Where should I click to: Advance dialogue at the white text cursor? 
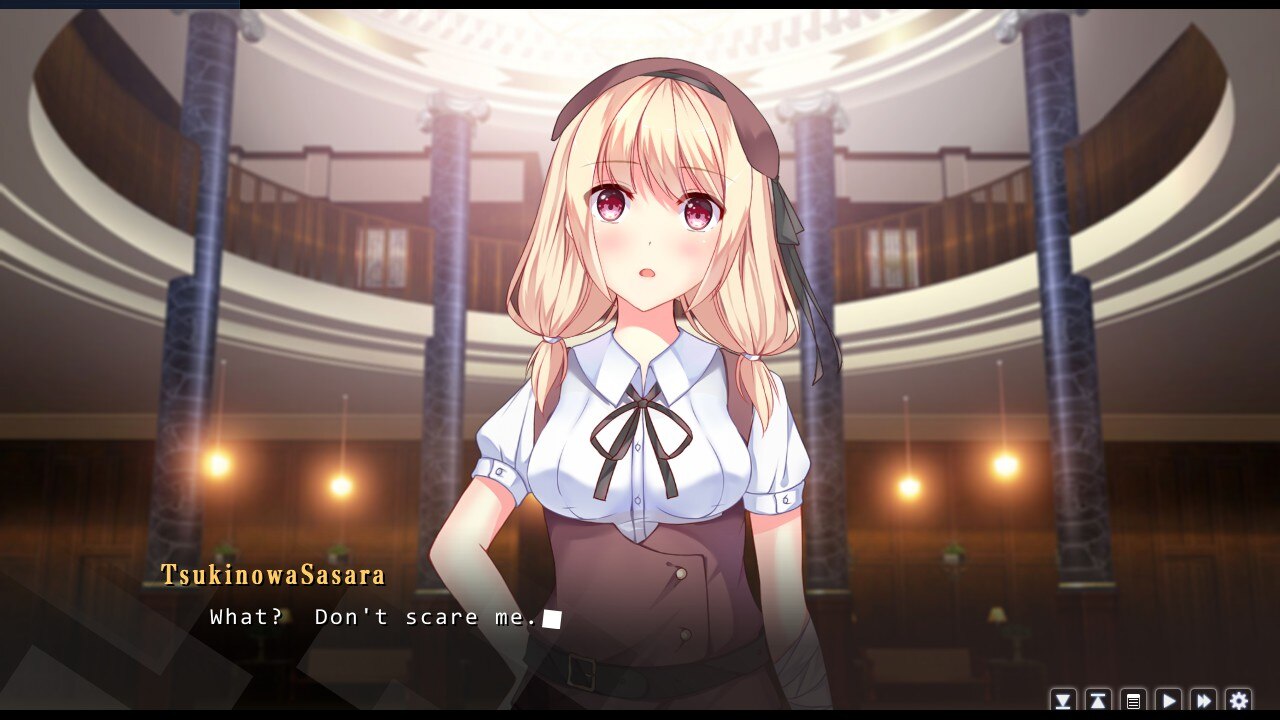pos(552,619)
